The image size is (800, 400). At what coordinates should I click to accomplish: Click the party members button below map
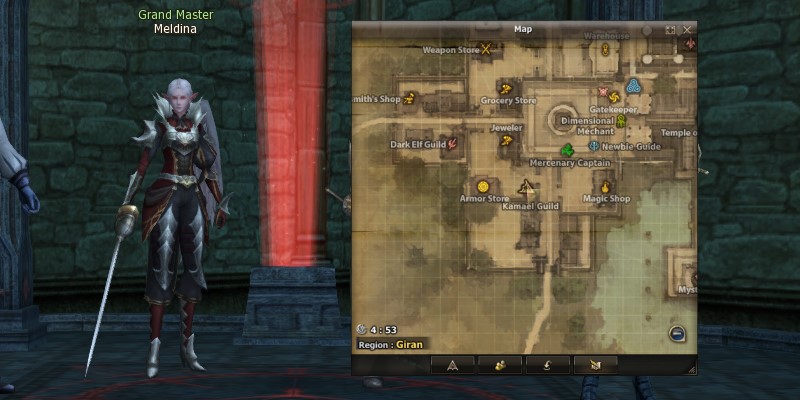(x=500, y=365)
